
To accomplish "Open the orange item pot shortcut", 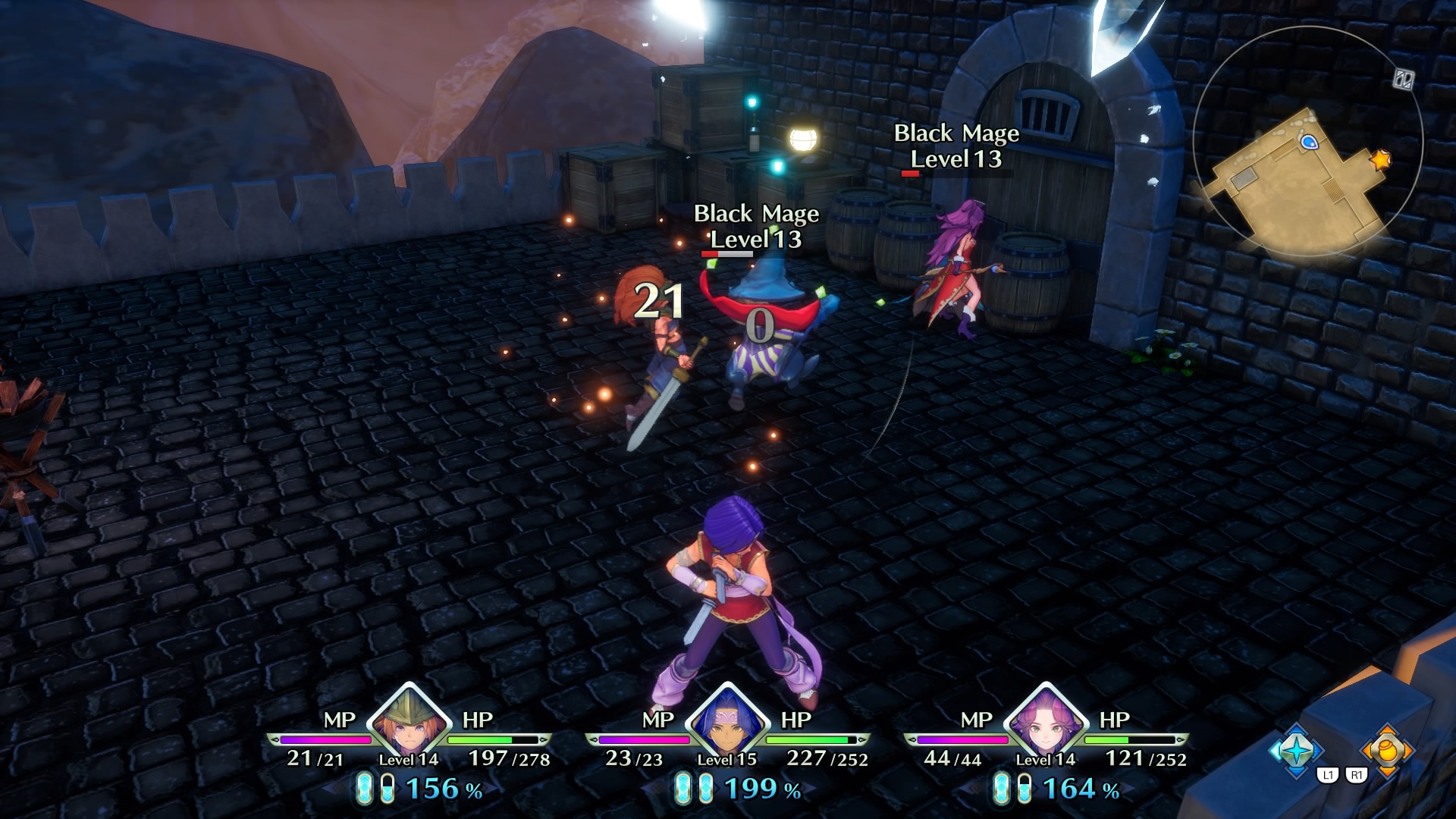I will click(x=1387, y=749).
